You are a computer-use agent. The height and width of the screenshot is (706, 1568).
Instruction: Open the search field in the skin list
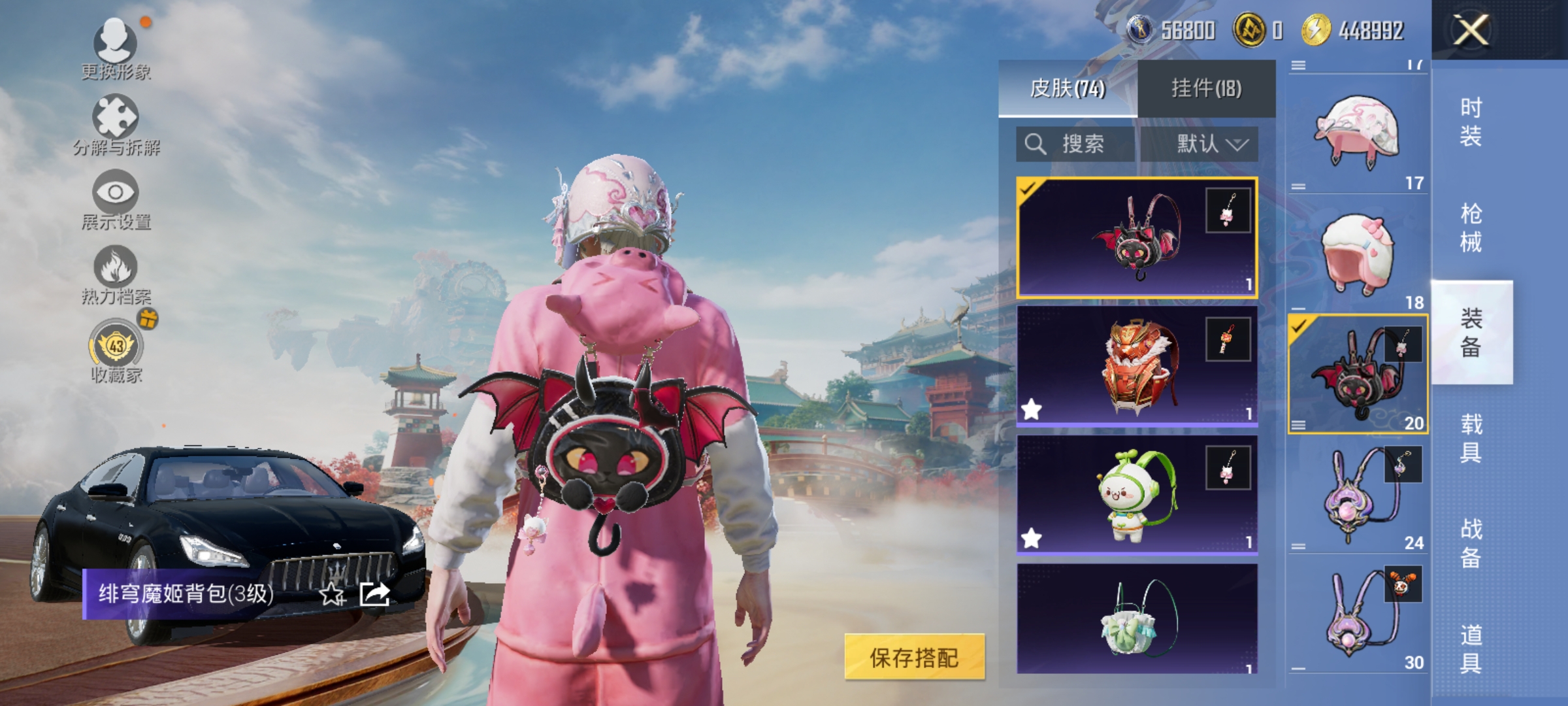click(x=1075, y=144)
